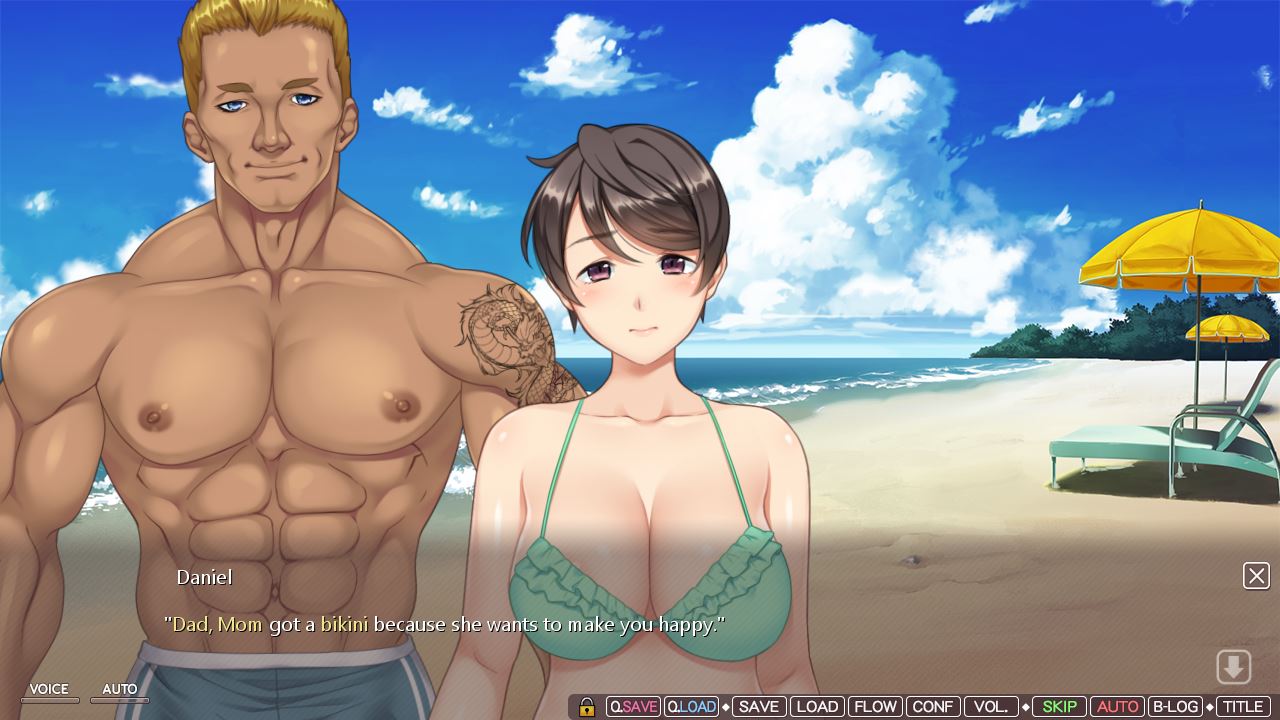Click the download arrow icon
Screen dimensions: 1280x720
coord(1235,666)
